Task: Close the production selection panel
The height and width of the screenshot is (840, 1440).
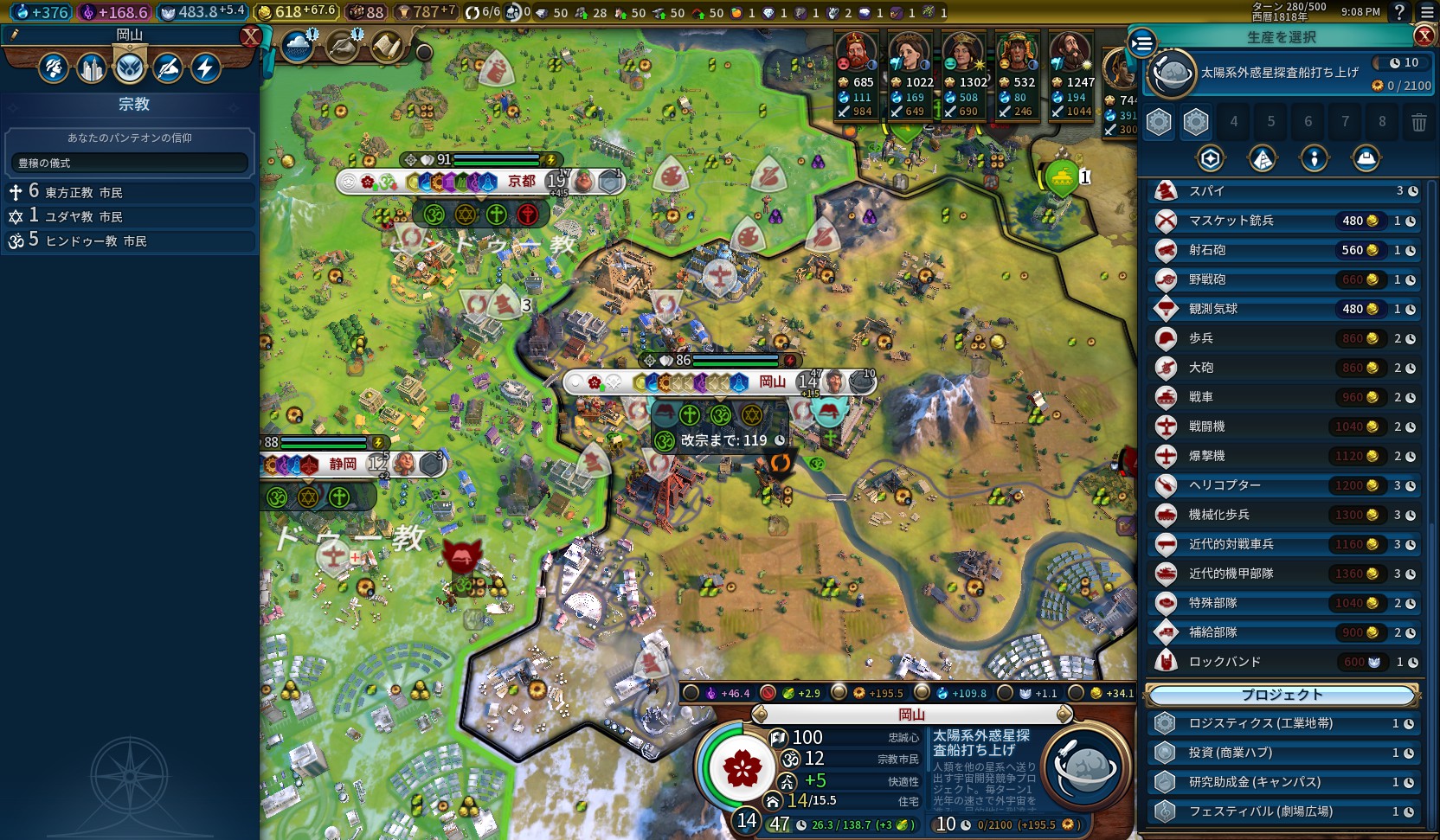Action: tap(1424, 35)
